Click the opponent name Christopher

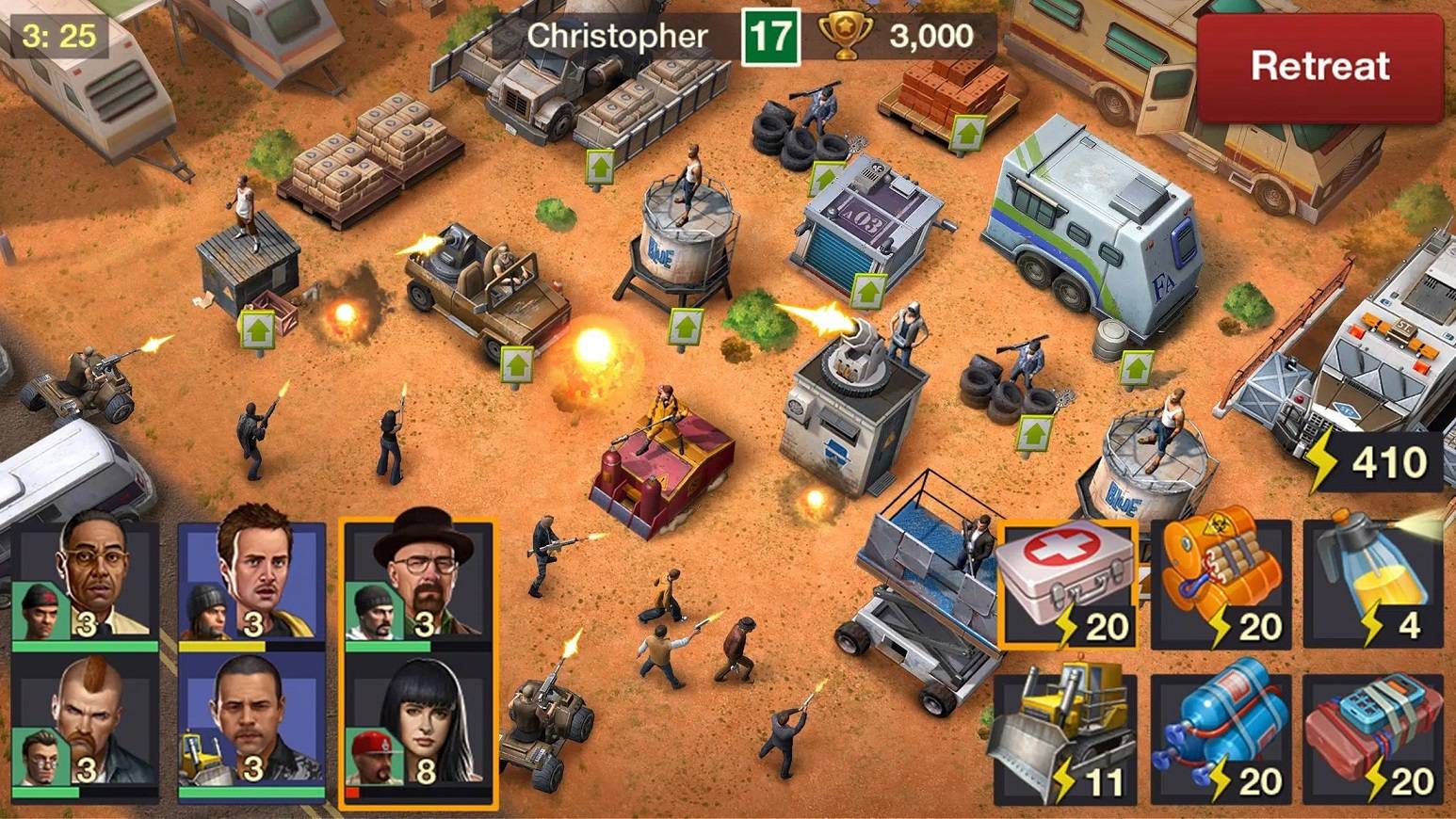click(617, 36)
